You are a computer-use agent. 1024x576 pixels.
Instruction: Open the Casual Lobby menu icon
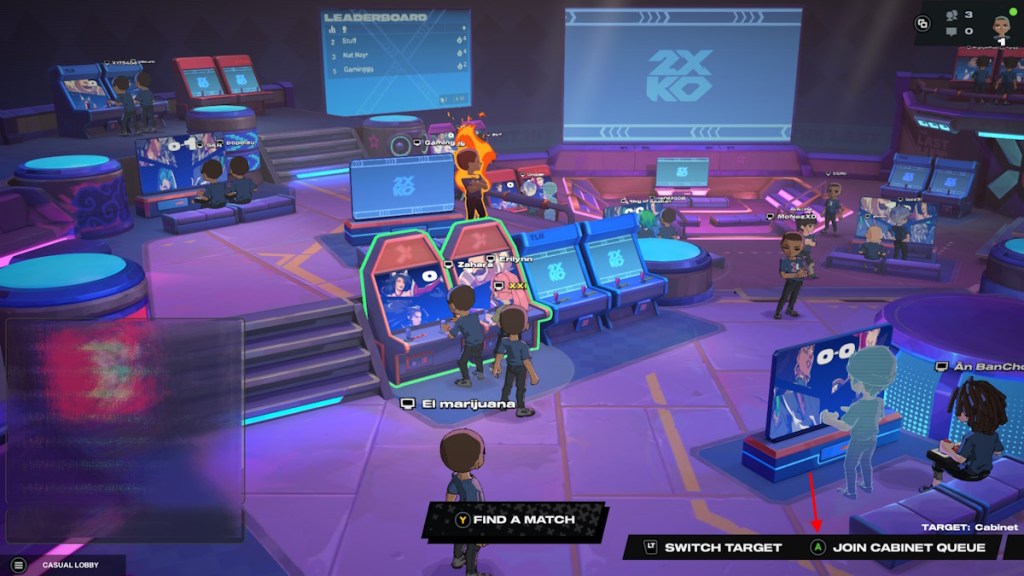coord(17,565)
